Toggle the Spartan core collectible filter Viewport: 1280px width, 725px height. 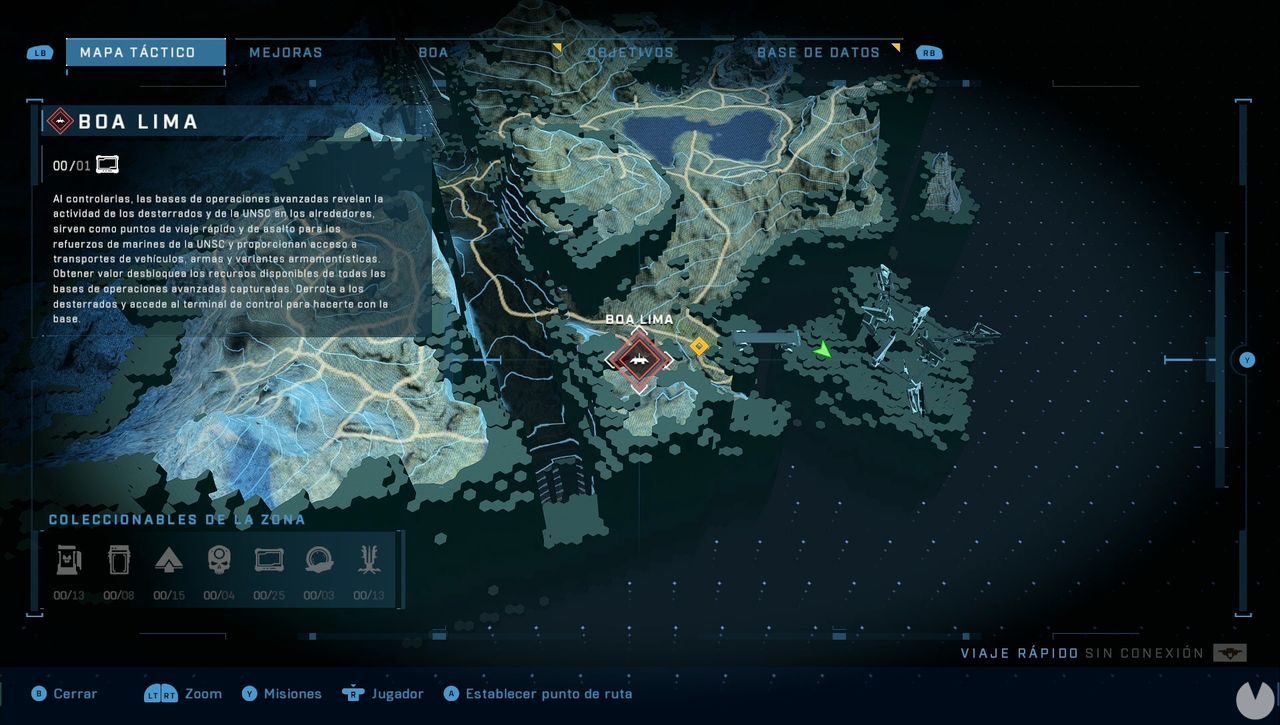119,558
